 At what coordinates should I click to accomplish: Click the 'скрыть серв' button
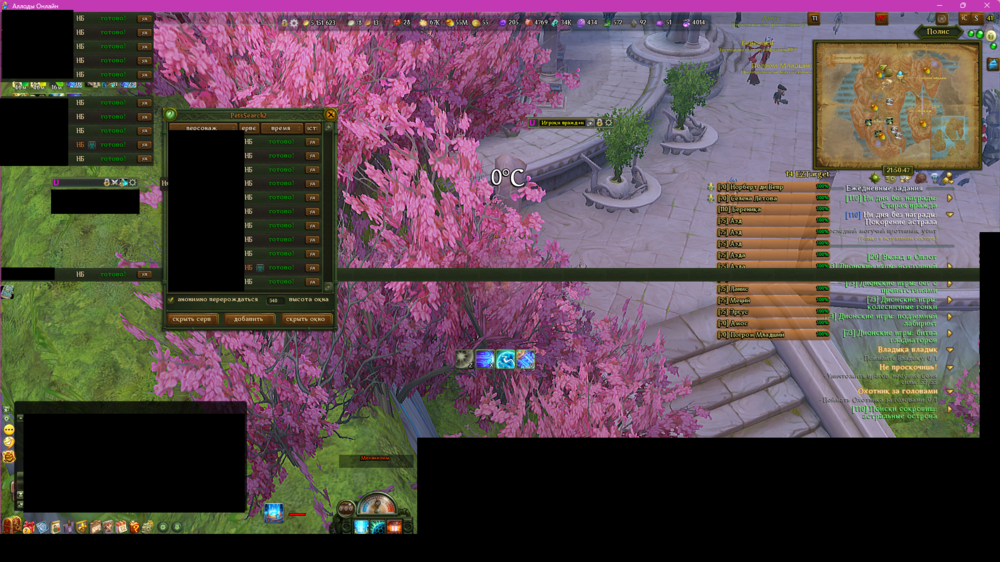[x=191, y=319]
